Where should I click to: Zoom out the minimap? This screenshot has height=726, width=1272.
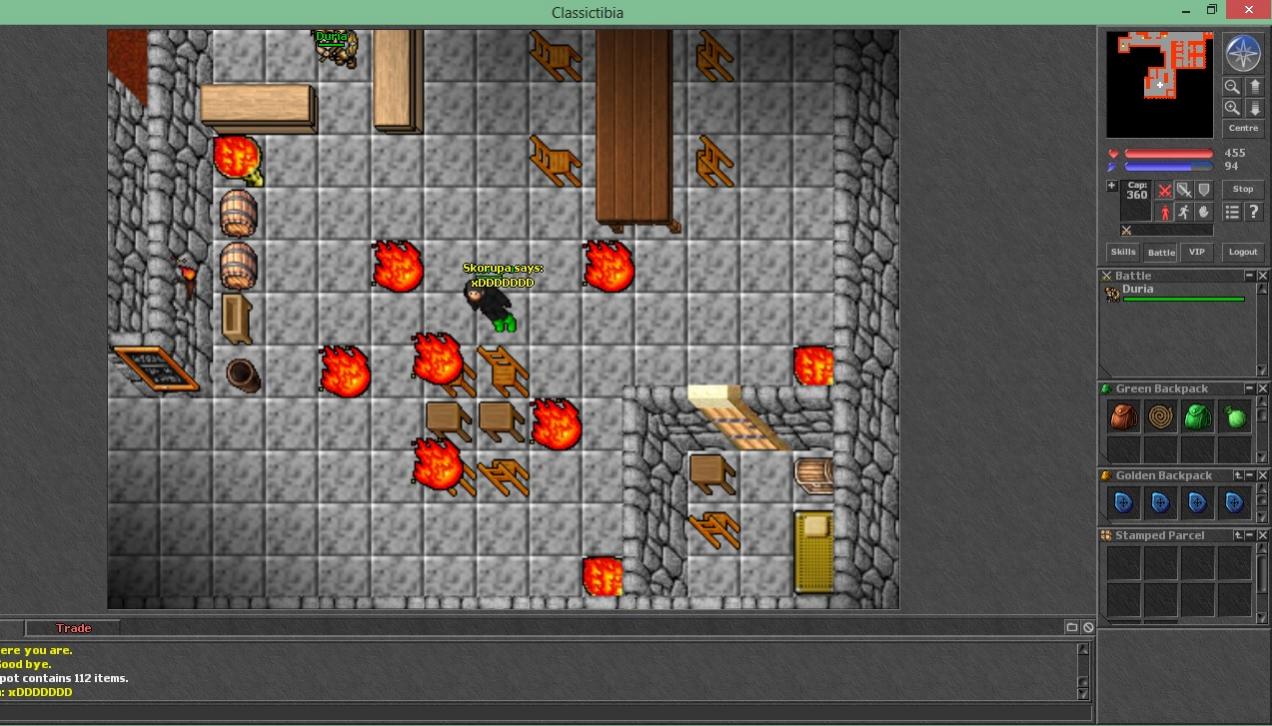click(x=1232, y=87)
